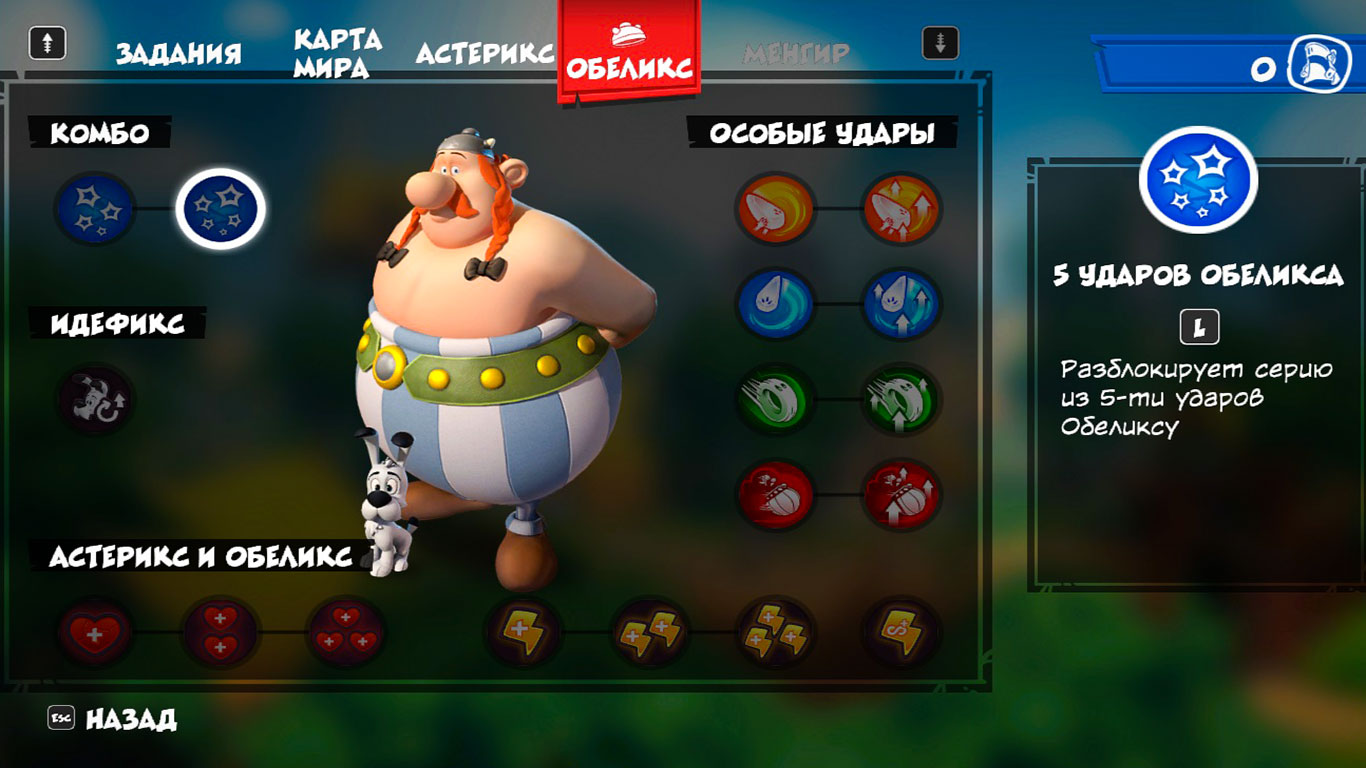Switch to the ЗАДАНИЯ tab

tap(178, 53)
